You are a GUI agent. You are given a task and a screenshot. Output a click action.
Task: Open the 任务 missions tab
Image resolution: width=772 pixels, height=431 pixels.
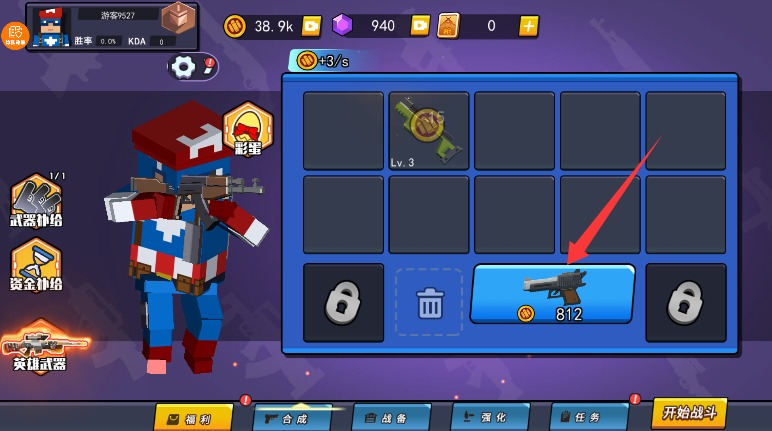(x=588, y=417)
